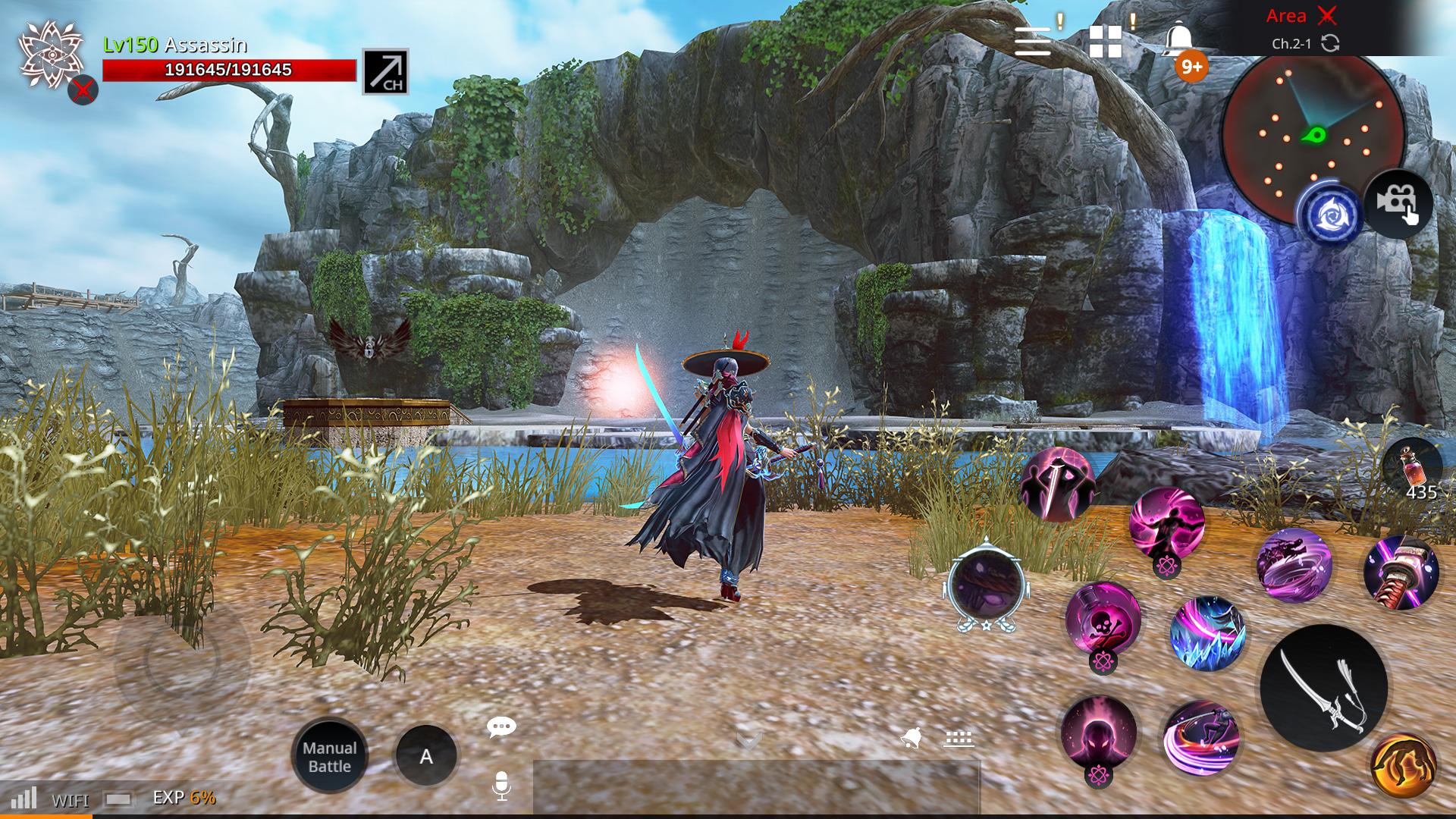Toggle the Manual Battle button

point(330,756)
